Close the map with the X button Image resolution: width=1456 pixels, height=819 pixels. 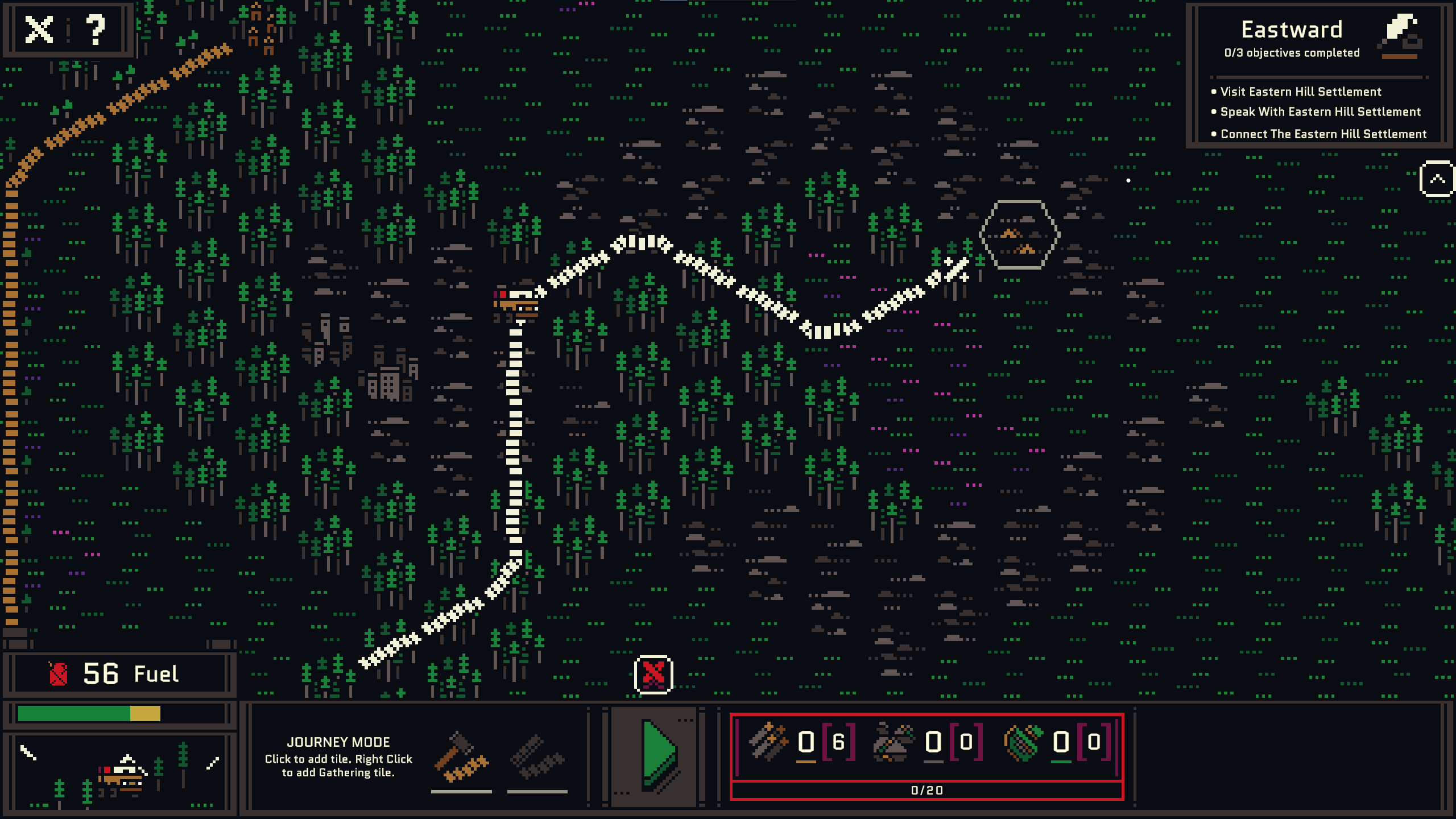pyautogui.click(x=39, y=30)
